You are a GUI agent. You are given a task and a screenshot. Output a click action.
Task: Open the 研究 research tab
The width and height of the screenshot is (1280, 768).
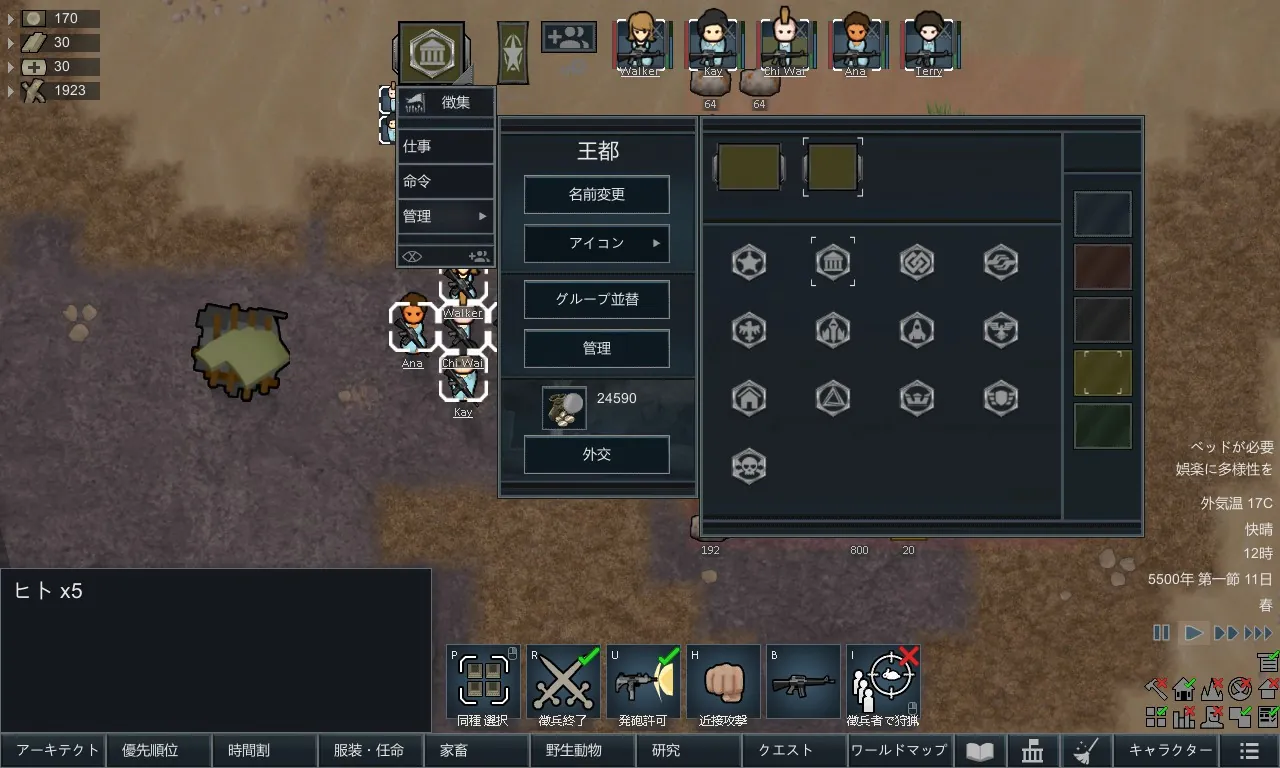pyautogui.click(x=666, y=751)
